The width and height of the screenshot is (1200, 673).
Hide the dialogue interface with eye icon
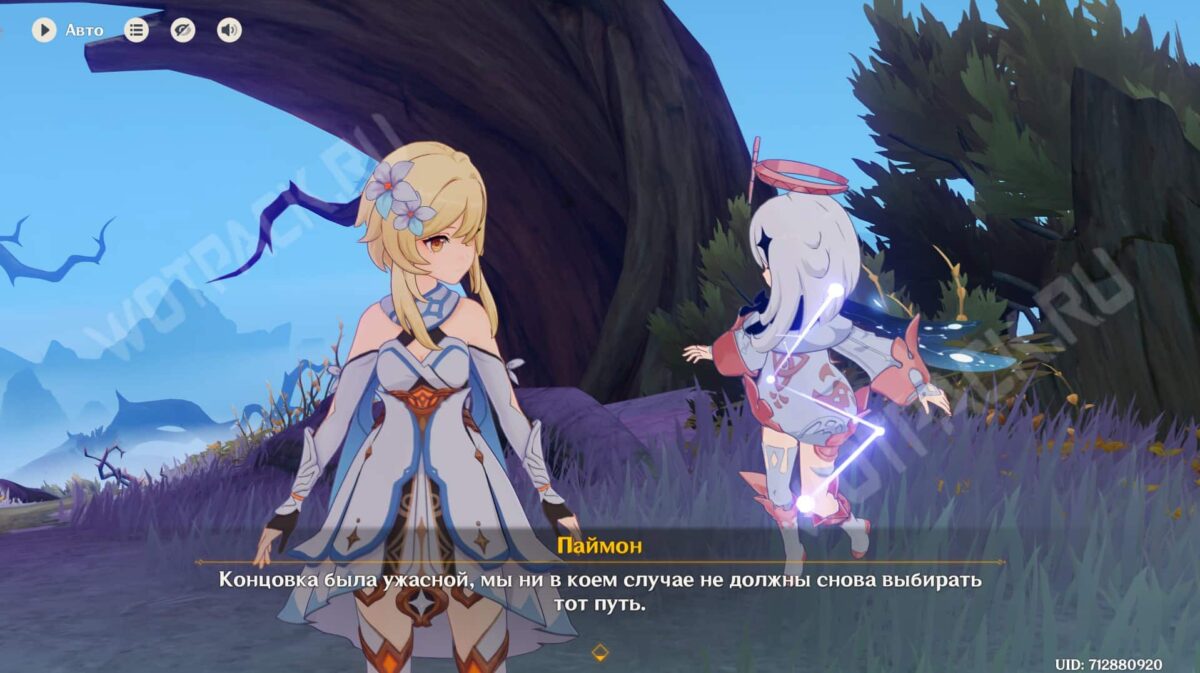tap(182, 30)
